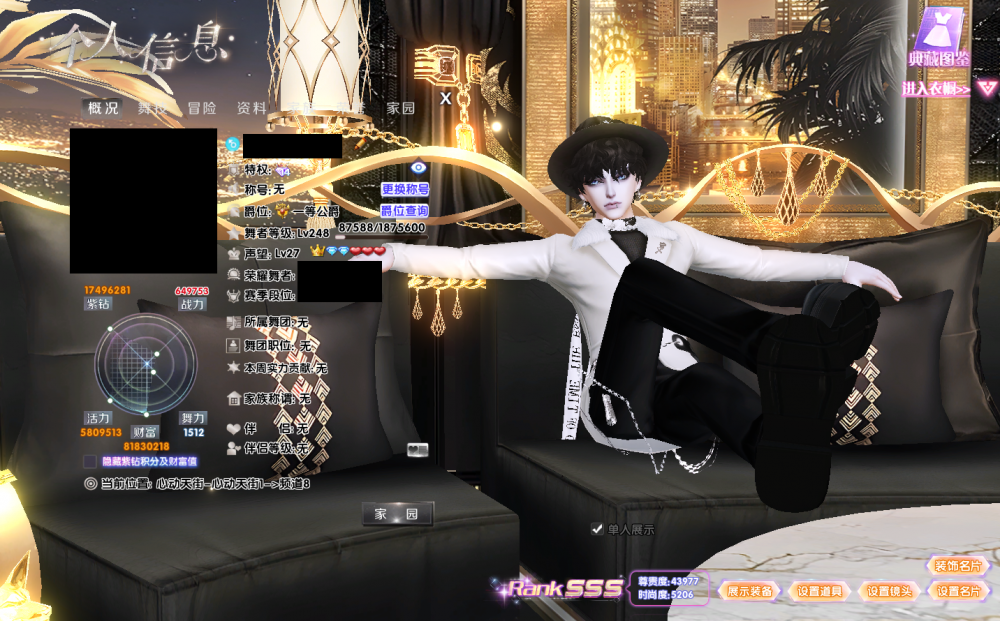Open the 资料 profile tab
Image resolution: width=1000 pixels, height=621 pixels.
click(251, 108)
